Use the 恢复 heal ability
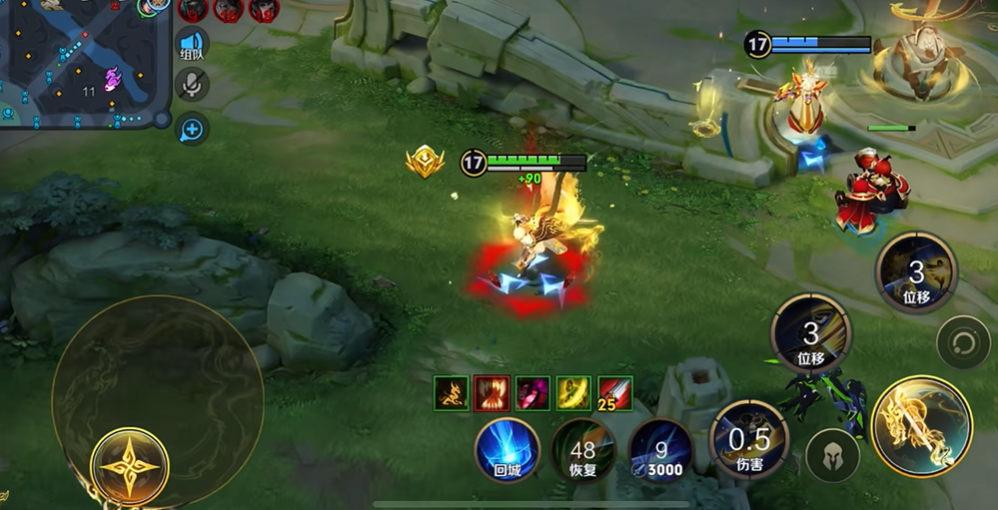Viewport: 998px width, 510px height. (x=583, y=450)
